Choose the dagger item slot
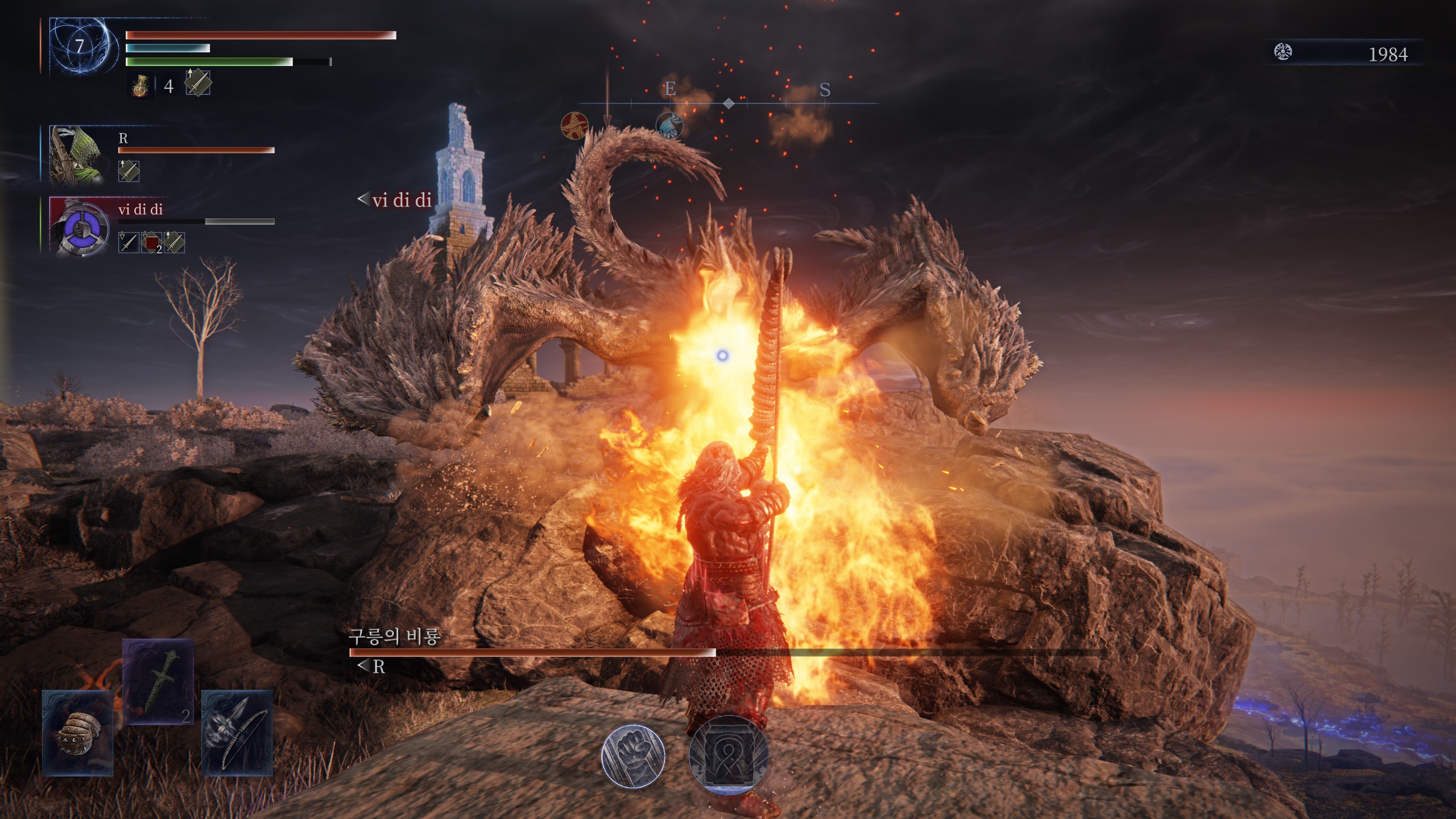Image resolution: width=1456 pixels, height=819 pixels. coord(158,681)
